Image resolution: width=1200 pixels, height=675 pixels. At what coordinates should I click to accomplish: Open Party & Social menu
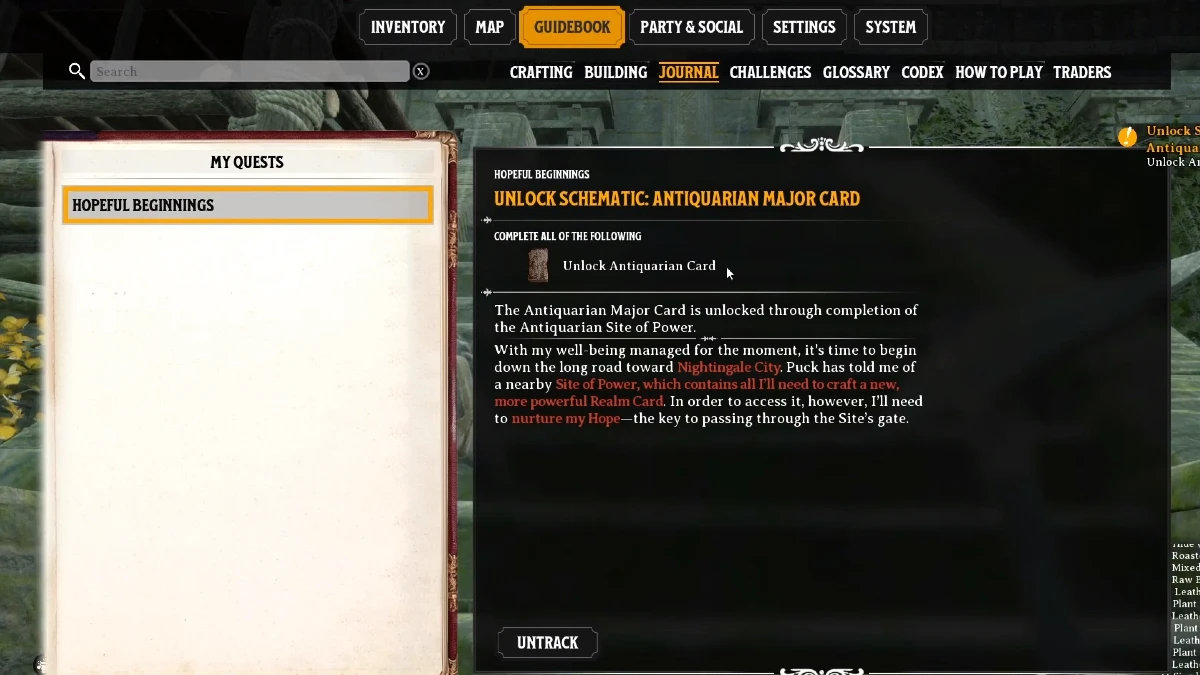pos(691,27)
